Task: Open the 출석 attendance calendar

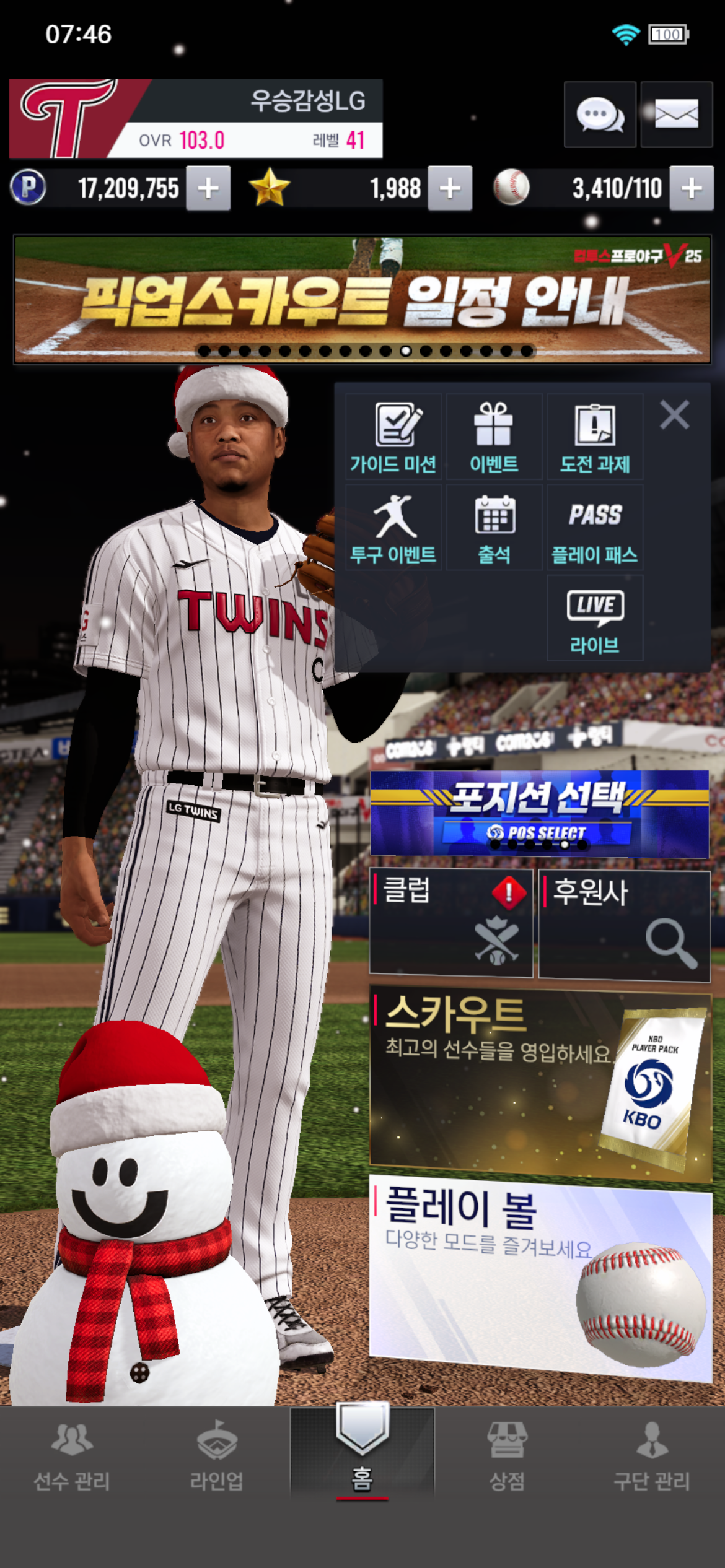Action: 494,528
